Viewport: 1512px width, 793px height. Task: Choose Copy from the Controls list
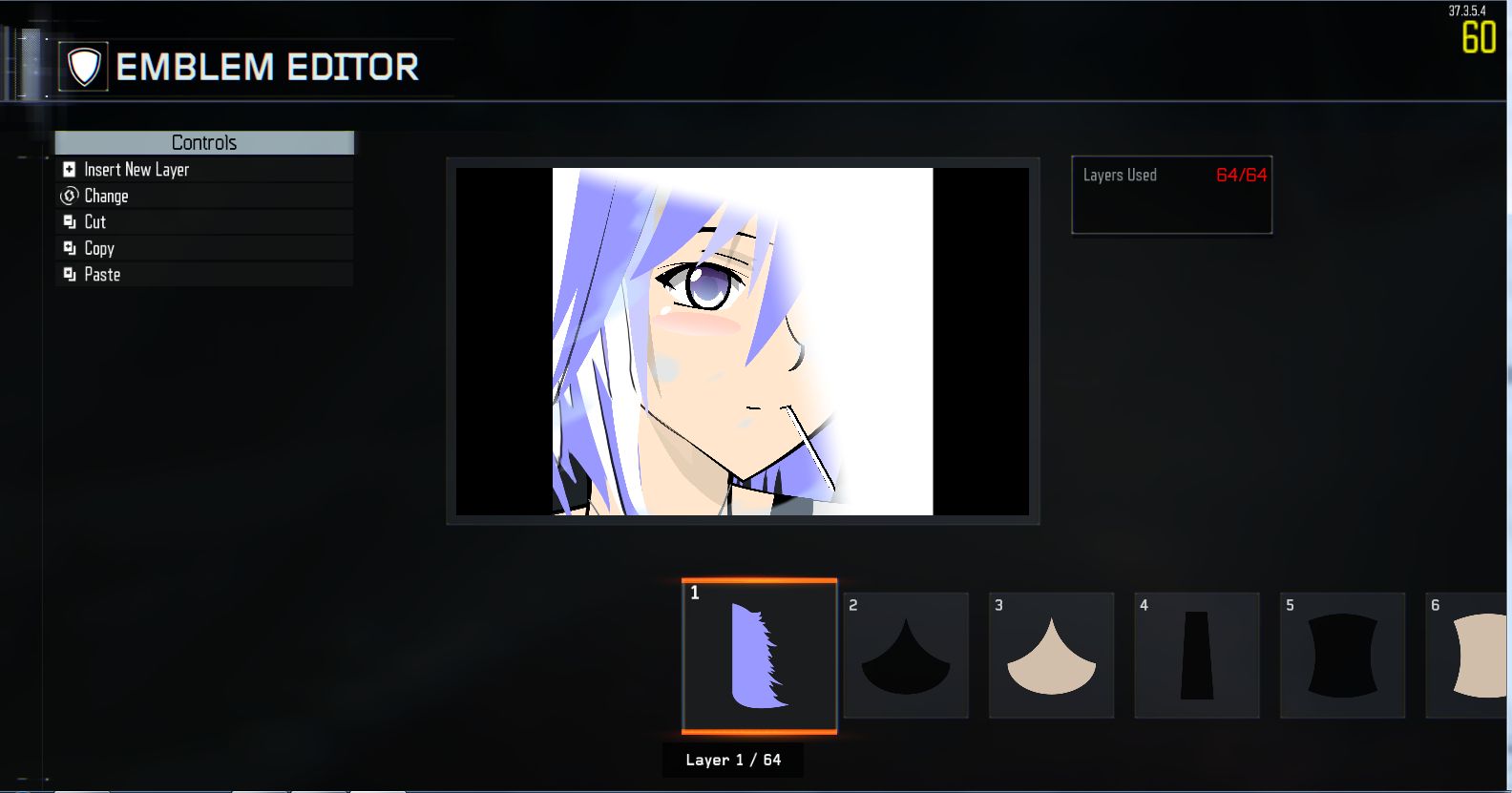(x=98, y=248)
